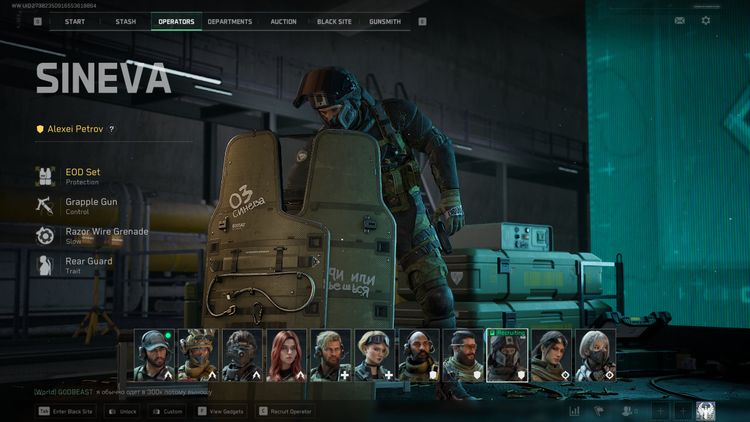
Task: Open the Stash tab
Action: click(125, 21)
